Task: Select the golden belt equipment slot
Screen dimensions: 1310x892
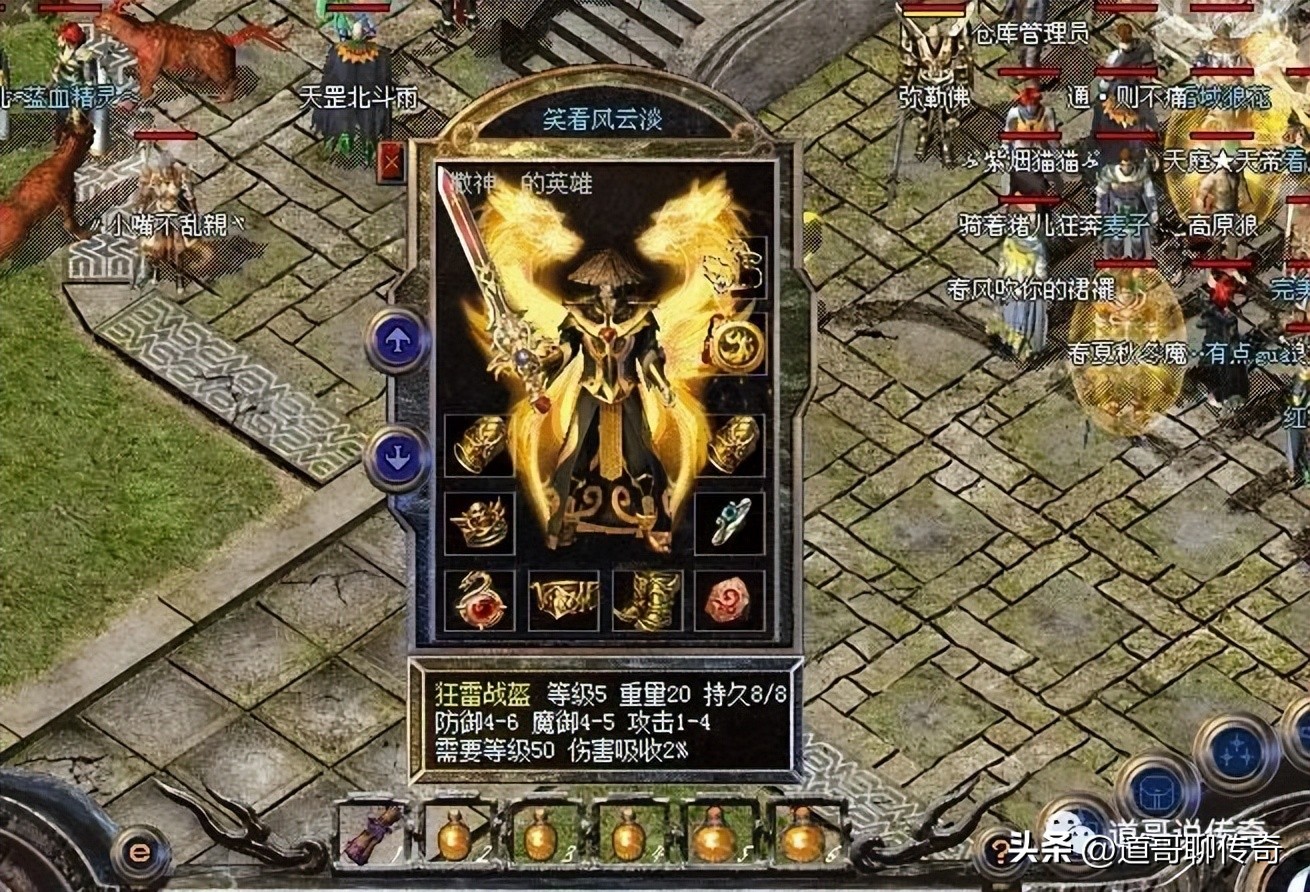Action: (563, 601)
